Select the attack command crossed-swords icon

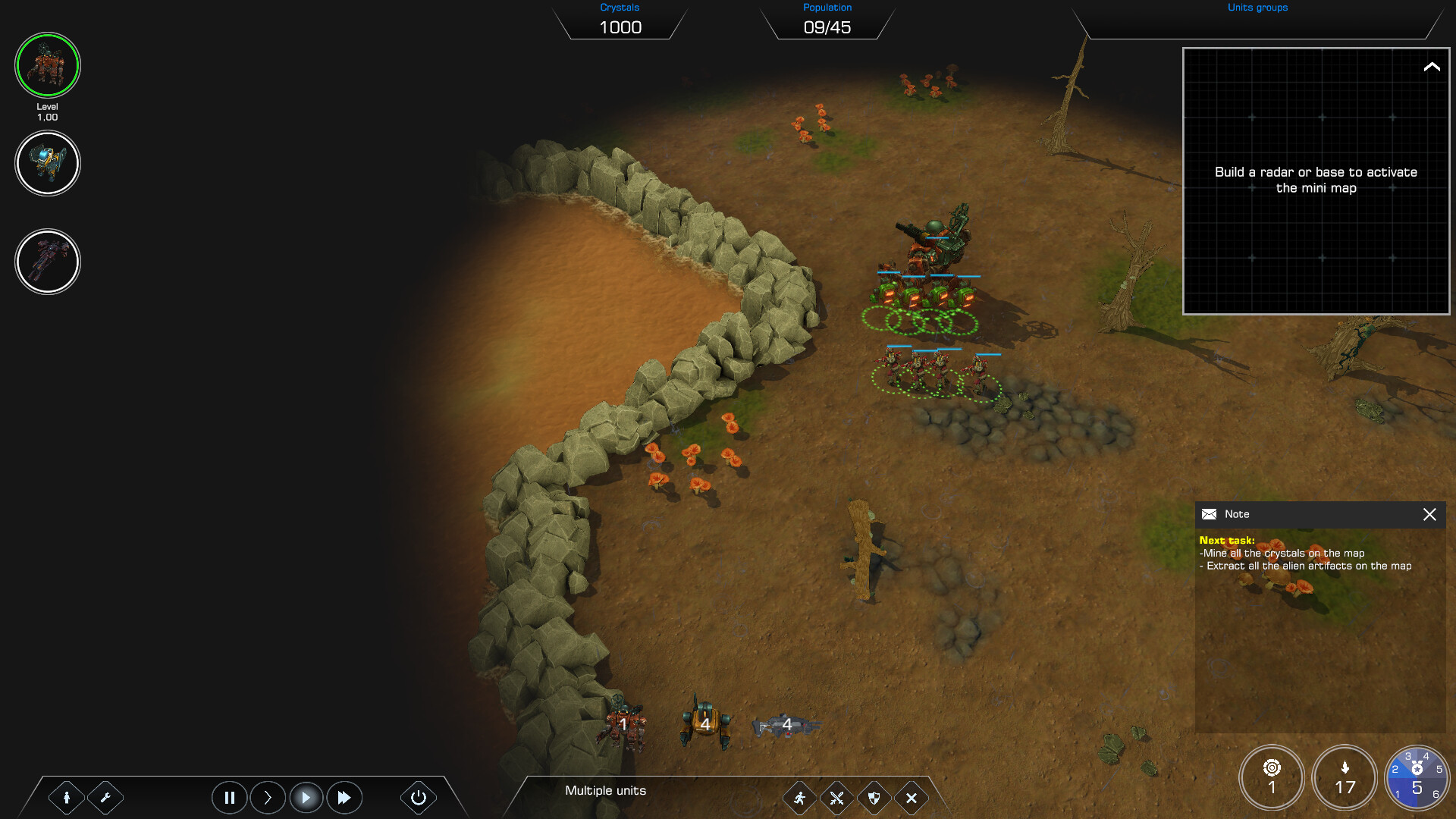[837, 798]
